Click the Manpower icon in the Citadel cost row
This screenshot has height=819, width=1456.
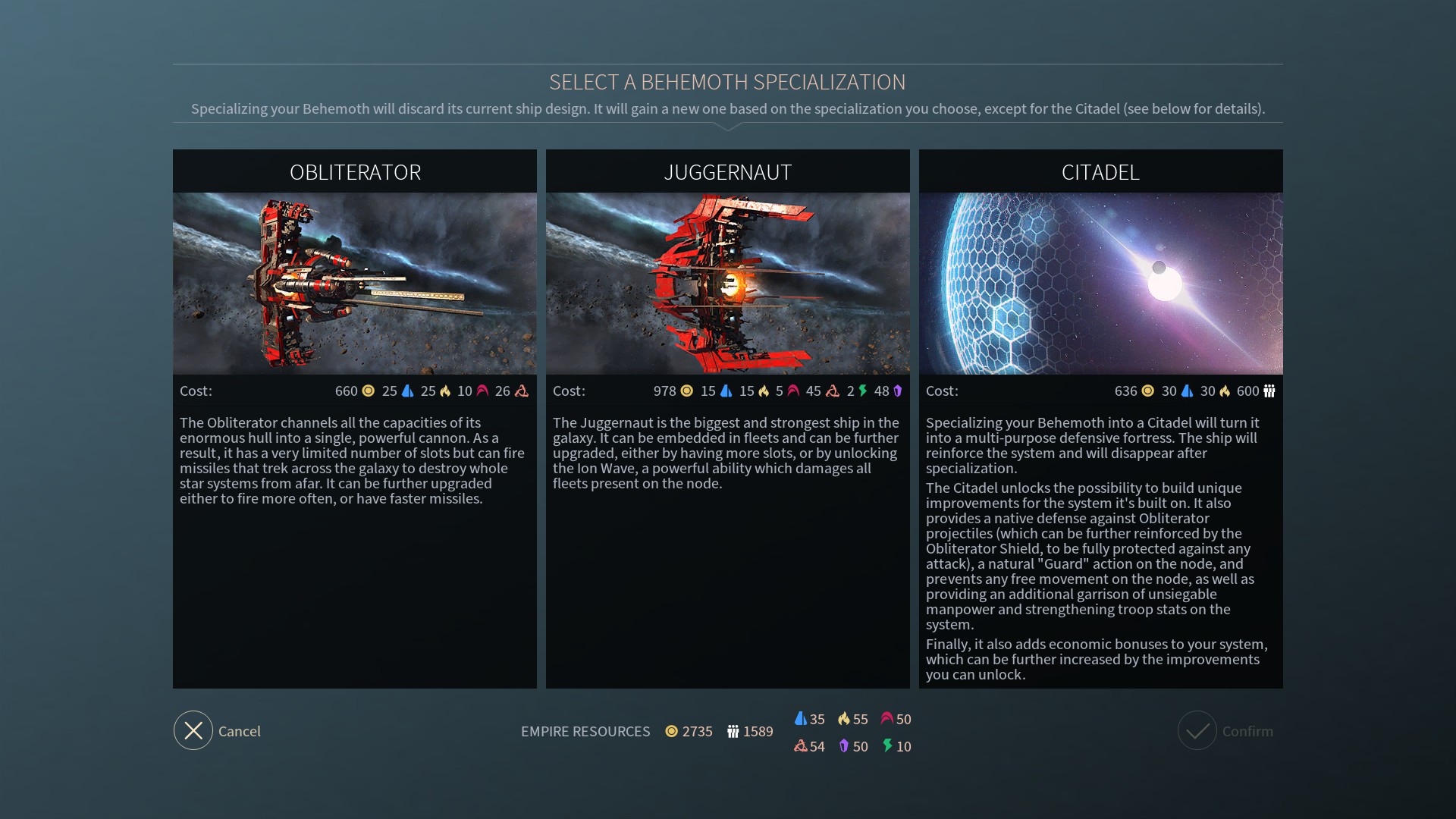1268,391
